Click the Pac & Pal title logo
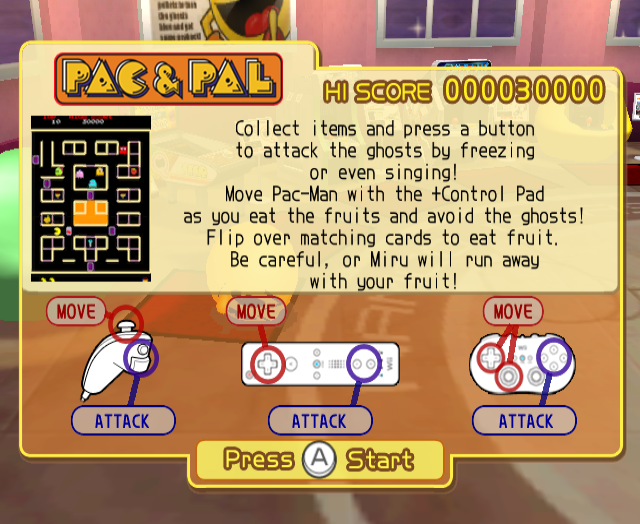640x524 pixels. [x=168, y=81]
